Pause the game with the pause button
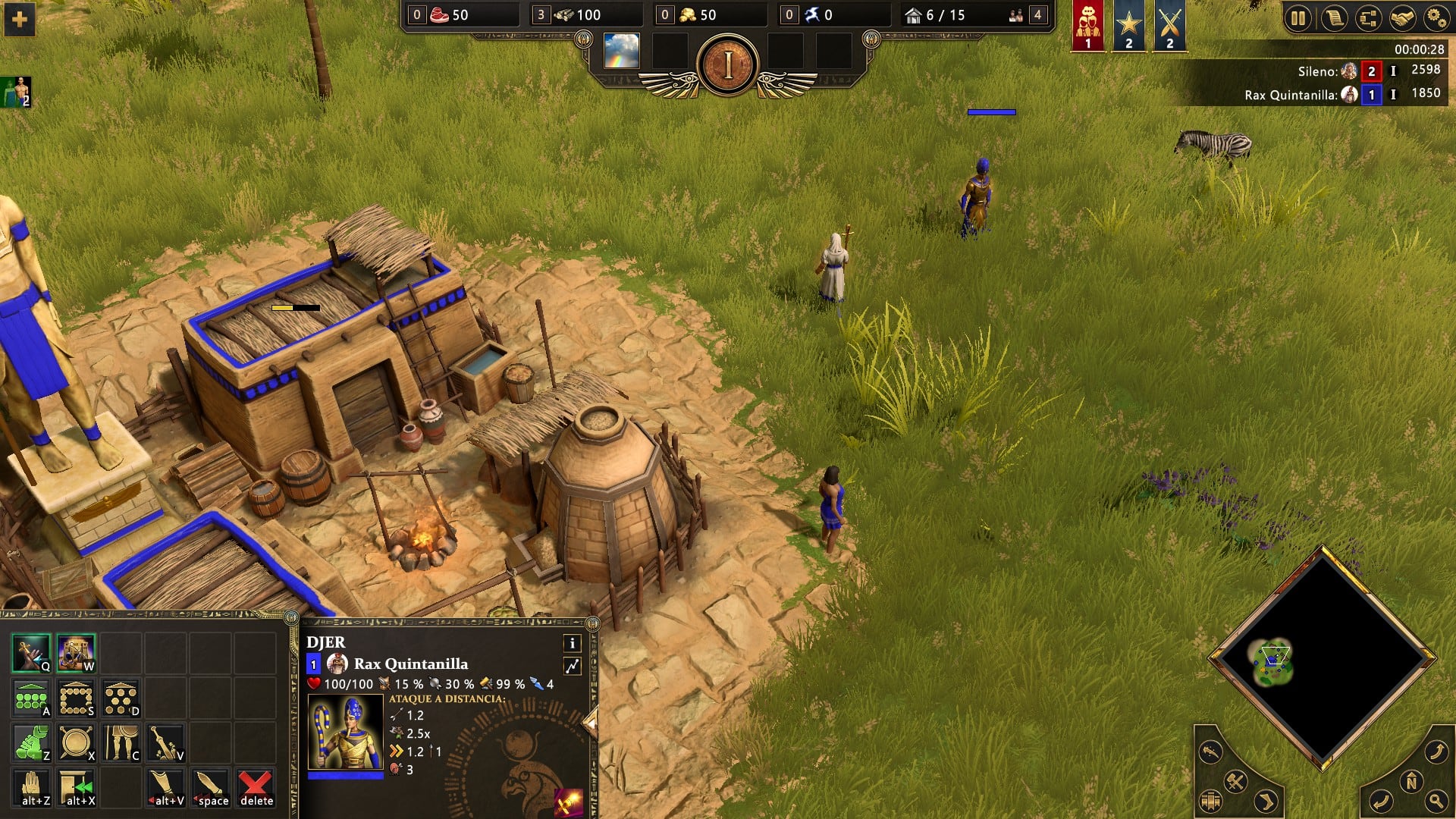The width and height of the screenshot is (1456, 819). pos(1298,18)
